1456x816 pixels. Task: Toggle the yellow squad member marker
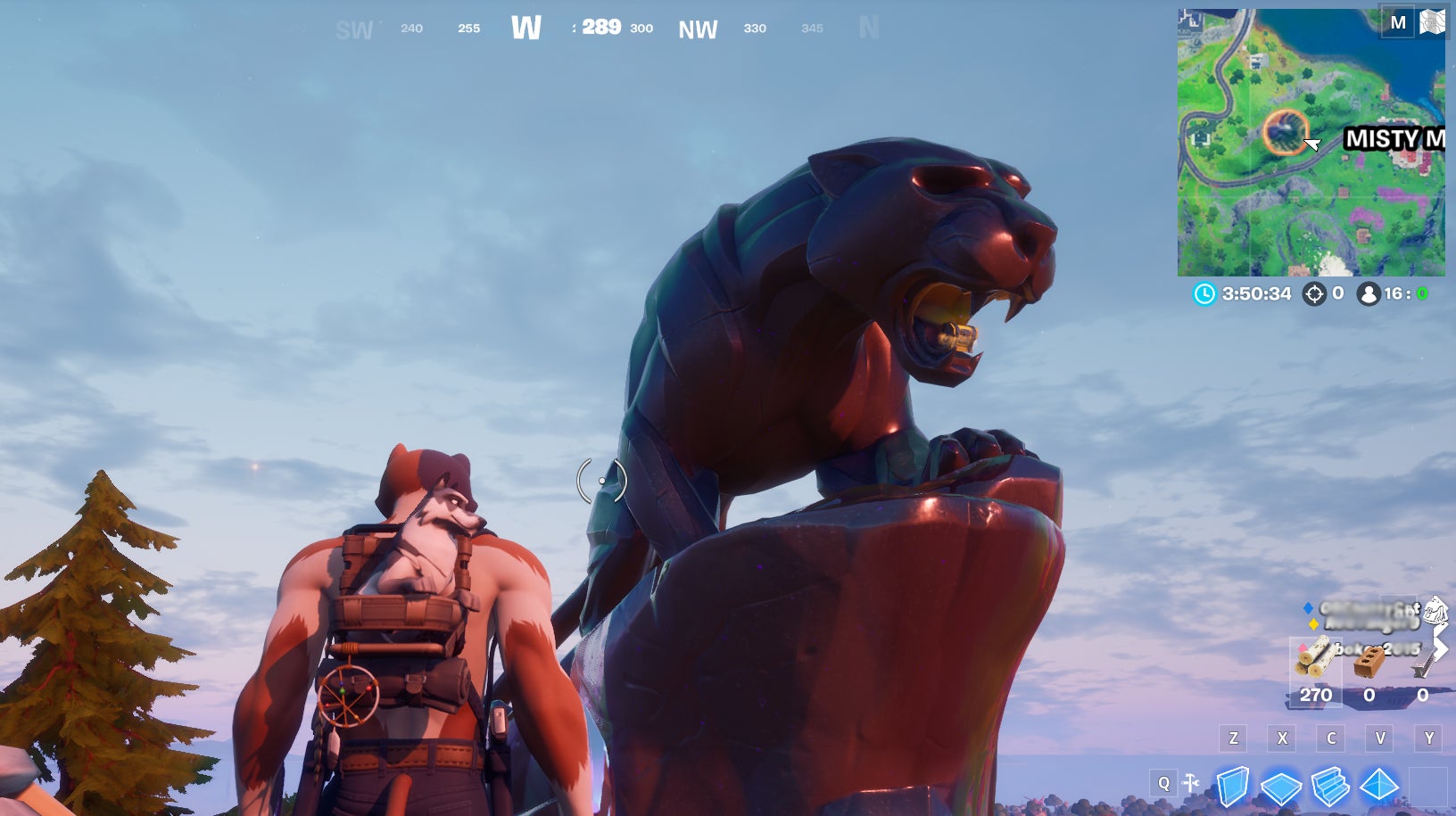coord(1314,624)
